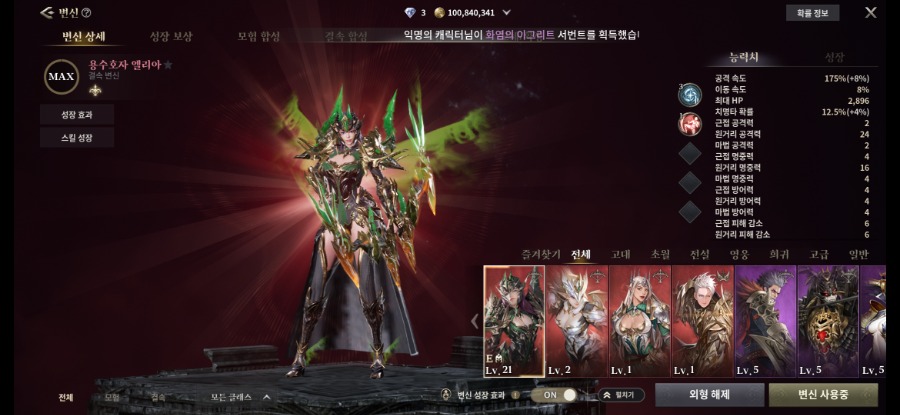900x415 pixels.
Task: Filter transformations by 고대 grade
Action: [x=620, y=254]
